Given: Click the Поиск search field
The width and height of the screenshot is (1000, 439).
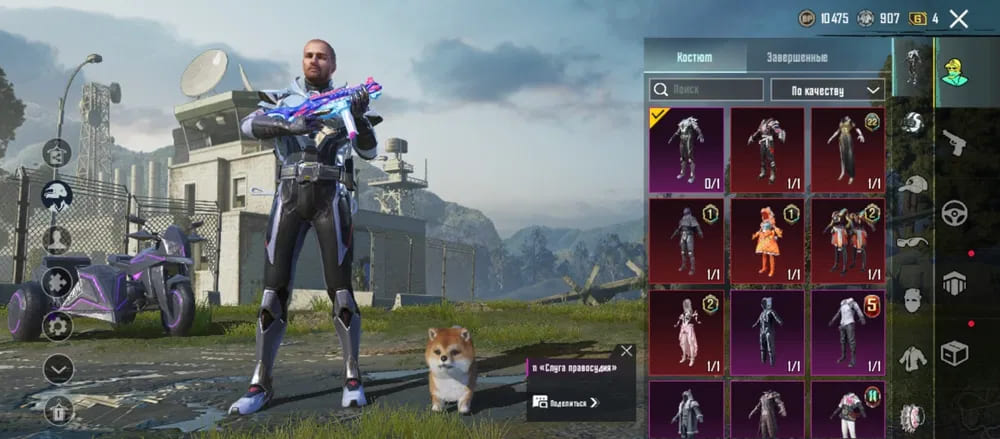Looking at the screenshot, I should (x=706, y=90).
